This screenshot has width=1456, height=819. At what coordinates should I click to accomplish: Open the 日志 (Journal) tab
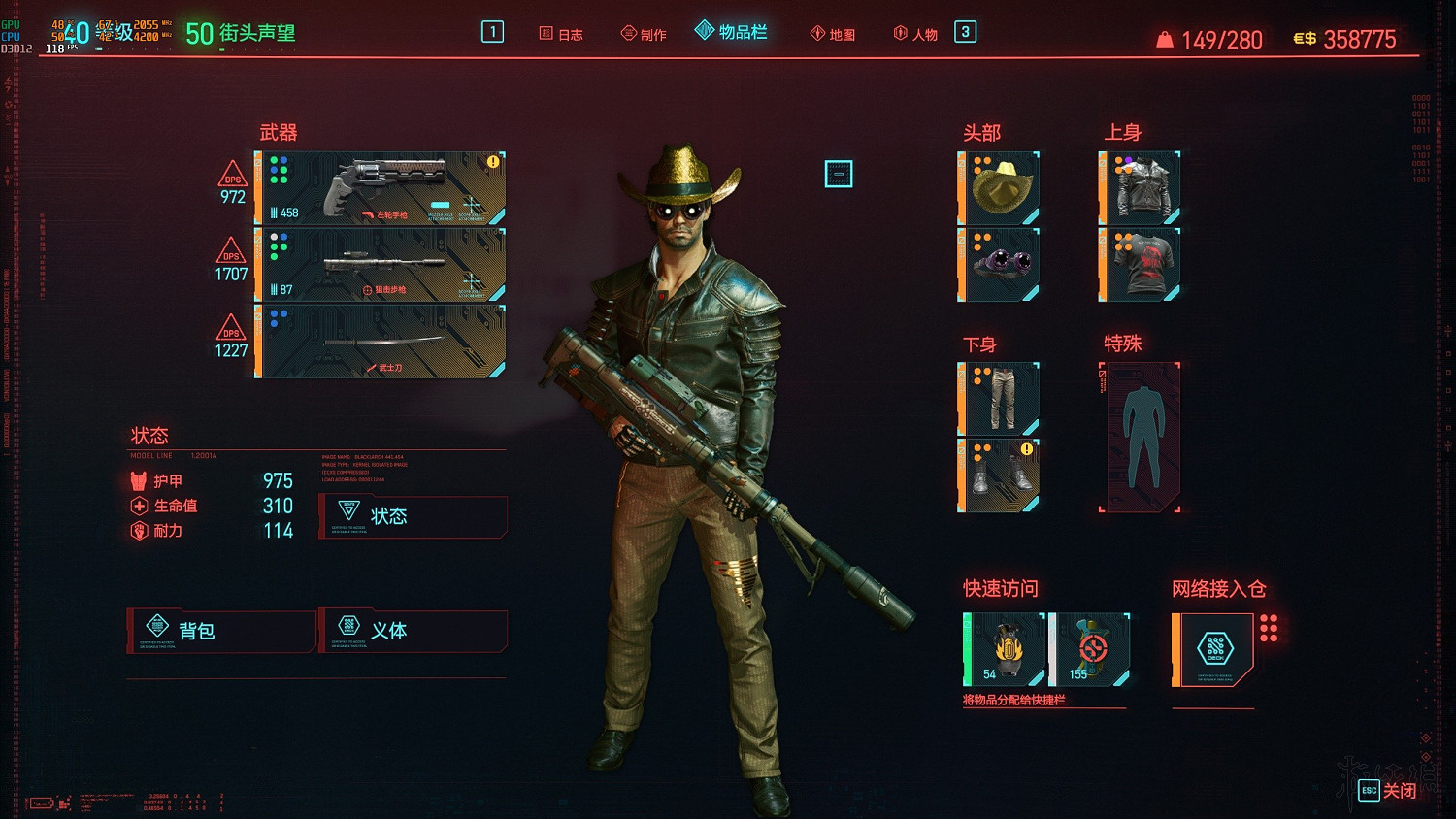(x=561, y=34)
